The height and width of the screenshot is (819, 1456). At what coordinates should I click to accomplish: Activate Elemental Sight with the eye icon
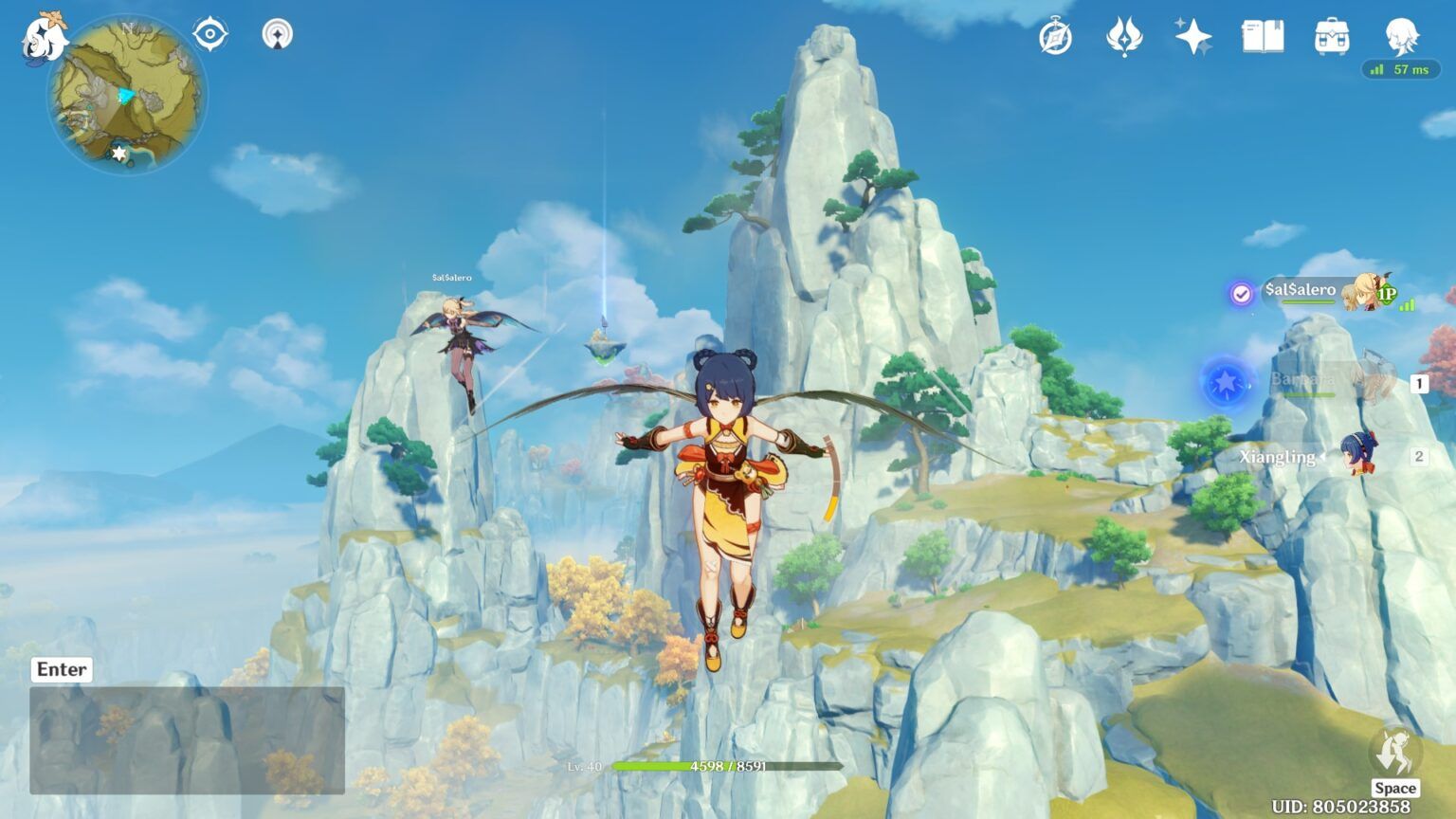209,32
